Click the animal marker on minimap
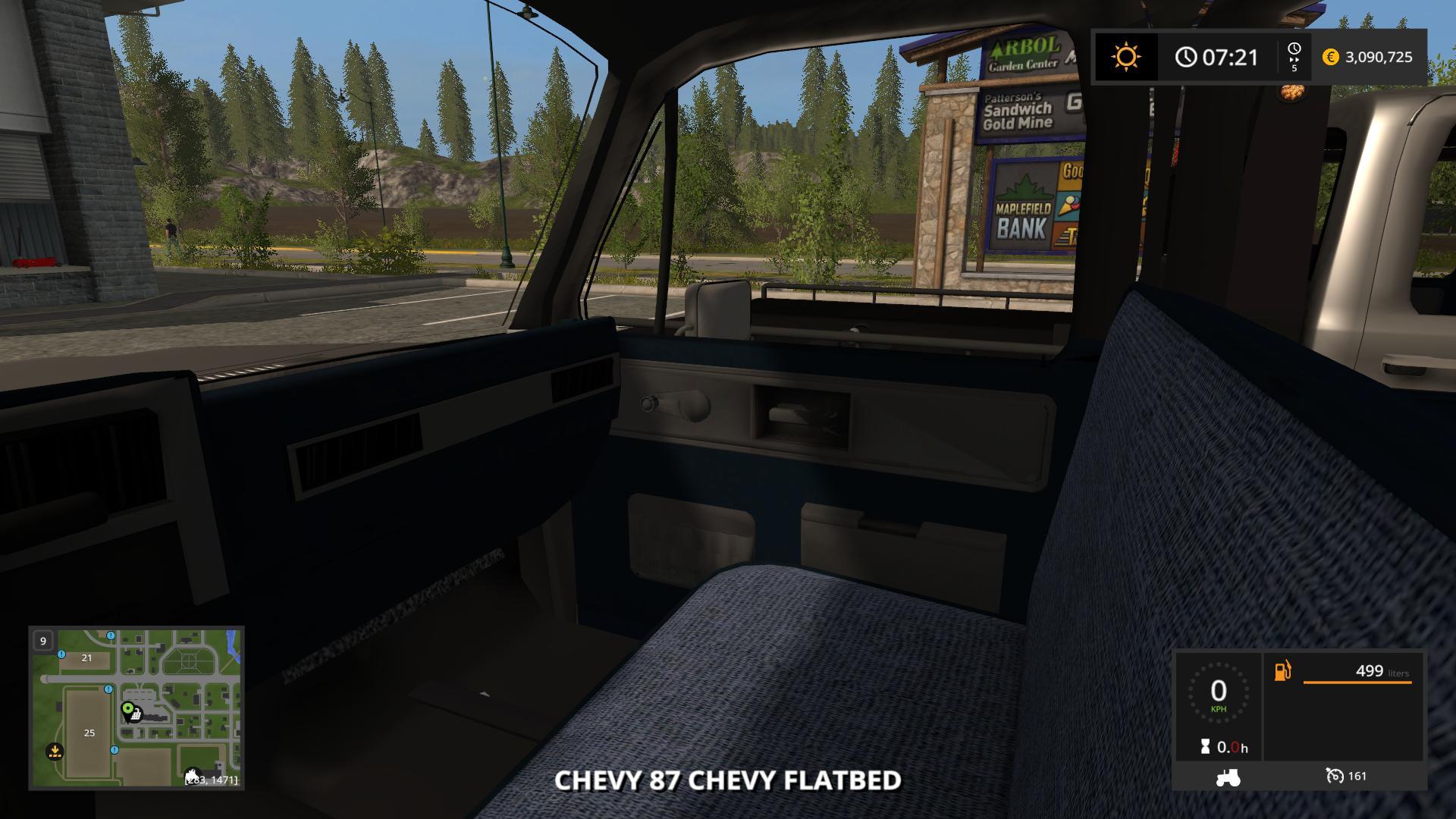This screenshot has height=819, width=1456. point(193,775)
